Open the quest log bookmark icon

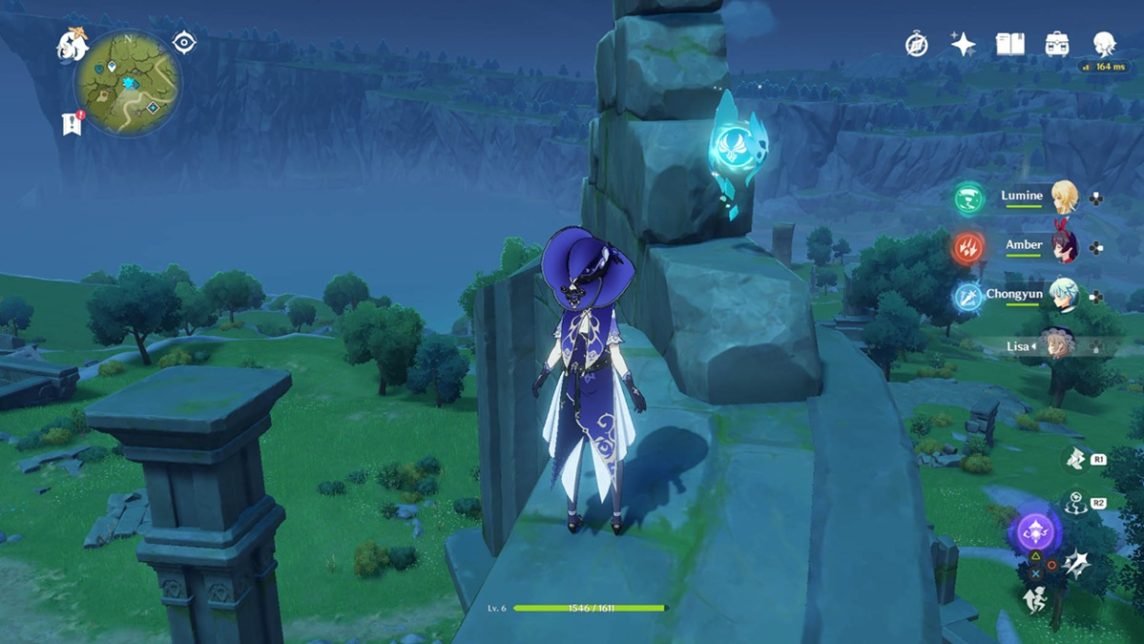71,123
